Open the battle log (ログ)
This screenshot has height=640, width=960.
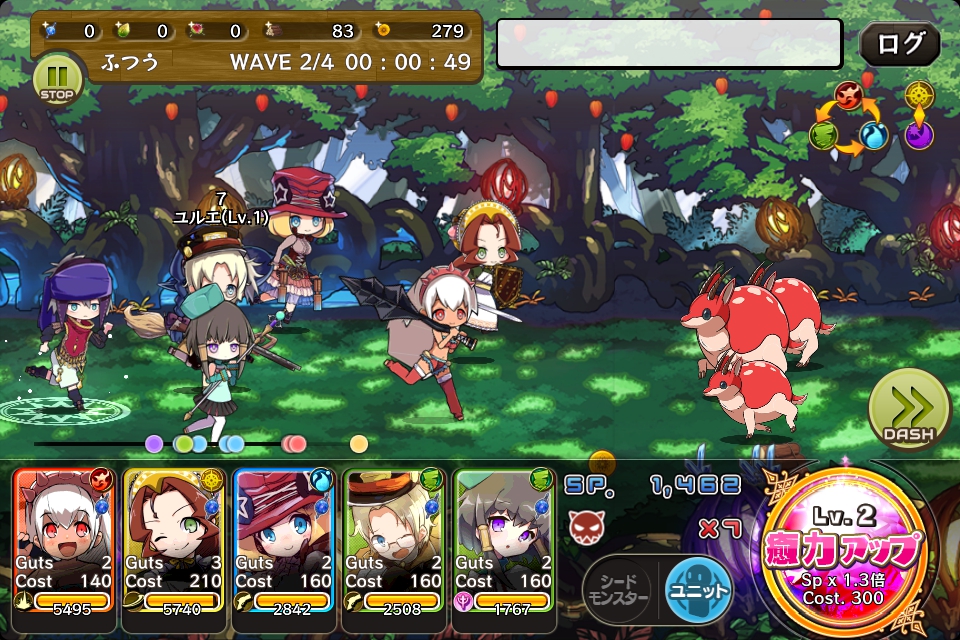pos(899,45)
